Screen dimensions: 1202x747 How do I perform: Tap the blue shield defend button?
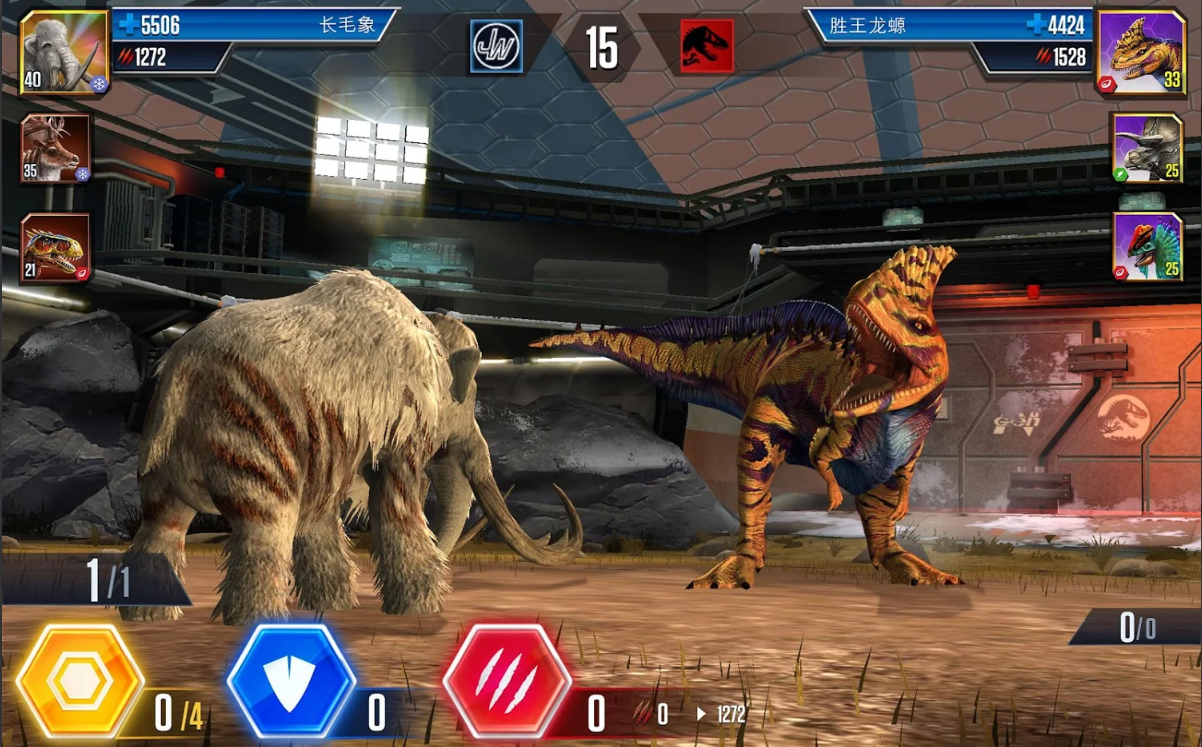291,682
